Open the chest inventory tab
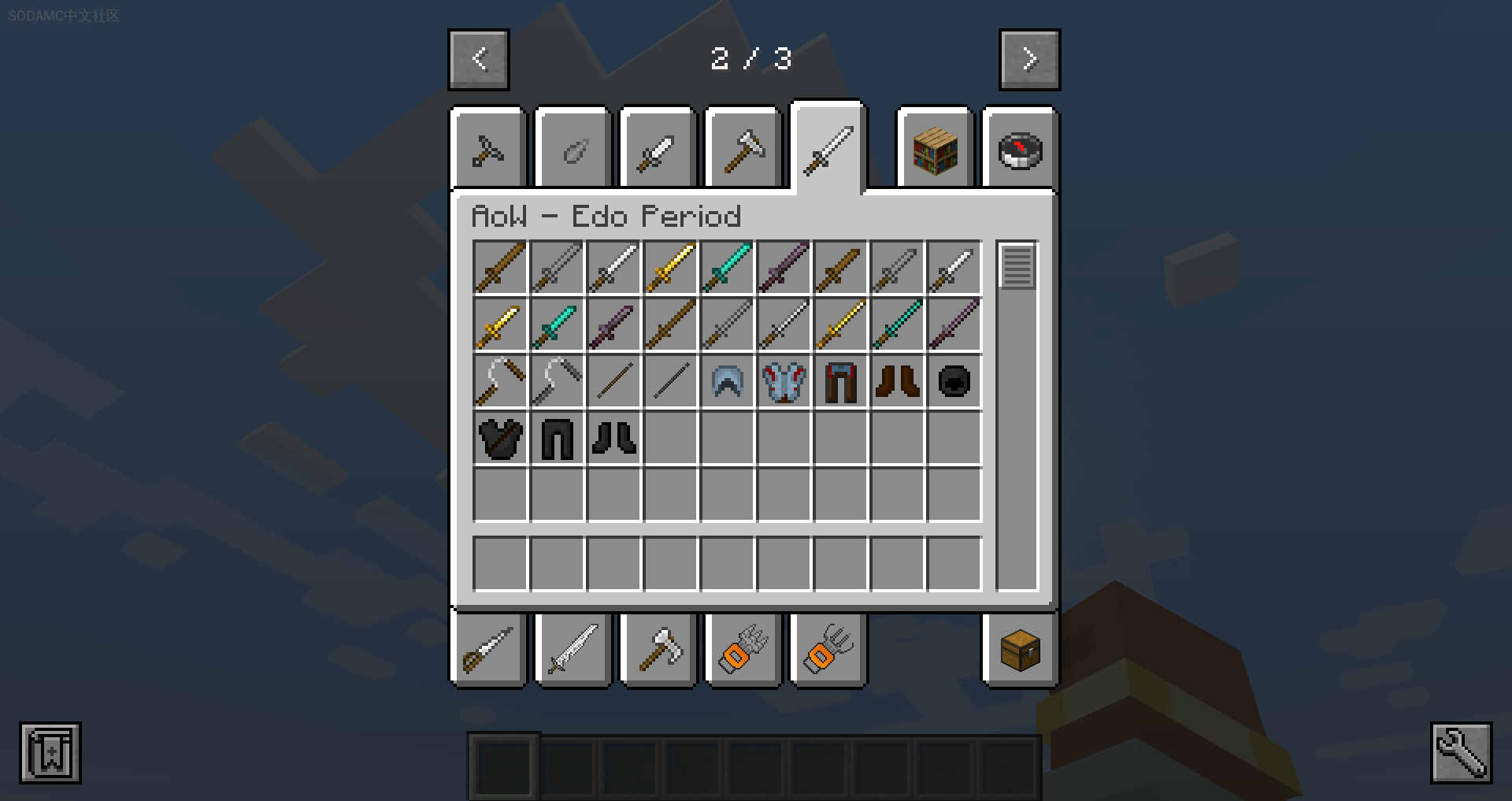 point(1020,650)
